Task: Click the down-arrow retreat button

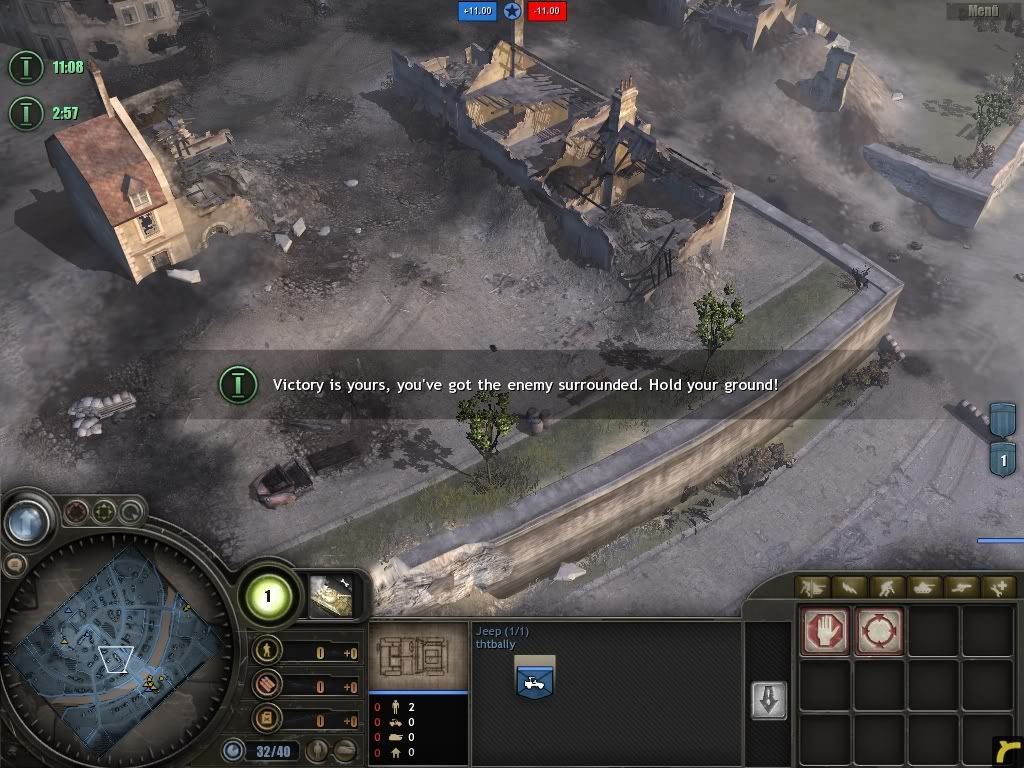Action: pos(769,700)
